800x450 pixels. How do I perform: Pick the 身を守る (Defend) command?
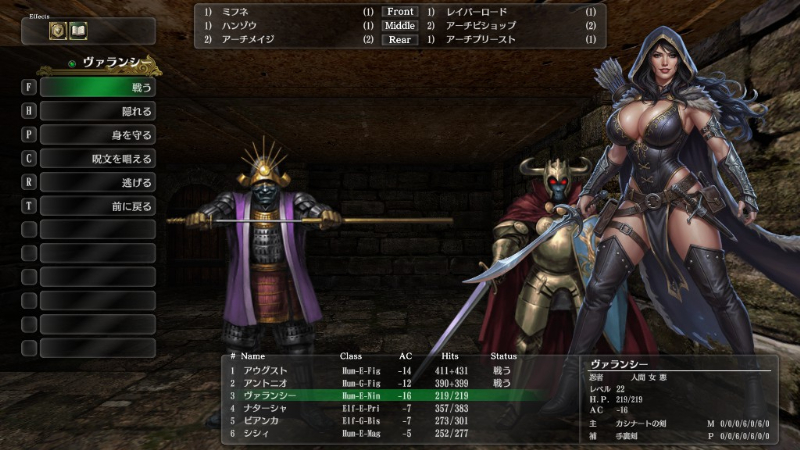(x=97, y=135)
